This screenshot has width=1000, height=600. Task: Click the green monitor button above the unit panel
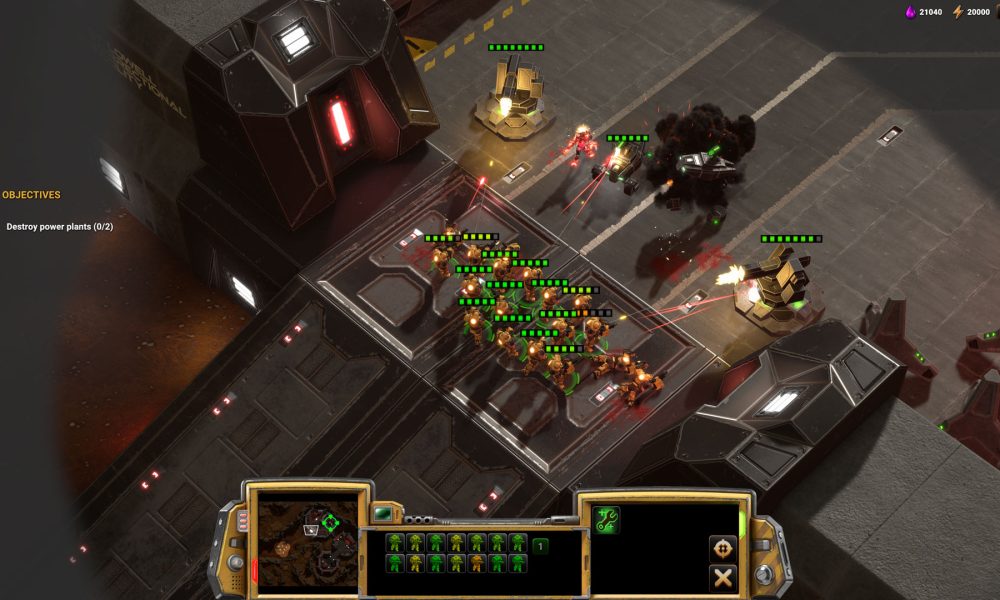383,514
